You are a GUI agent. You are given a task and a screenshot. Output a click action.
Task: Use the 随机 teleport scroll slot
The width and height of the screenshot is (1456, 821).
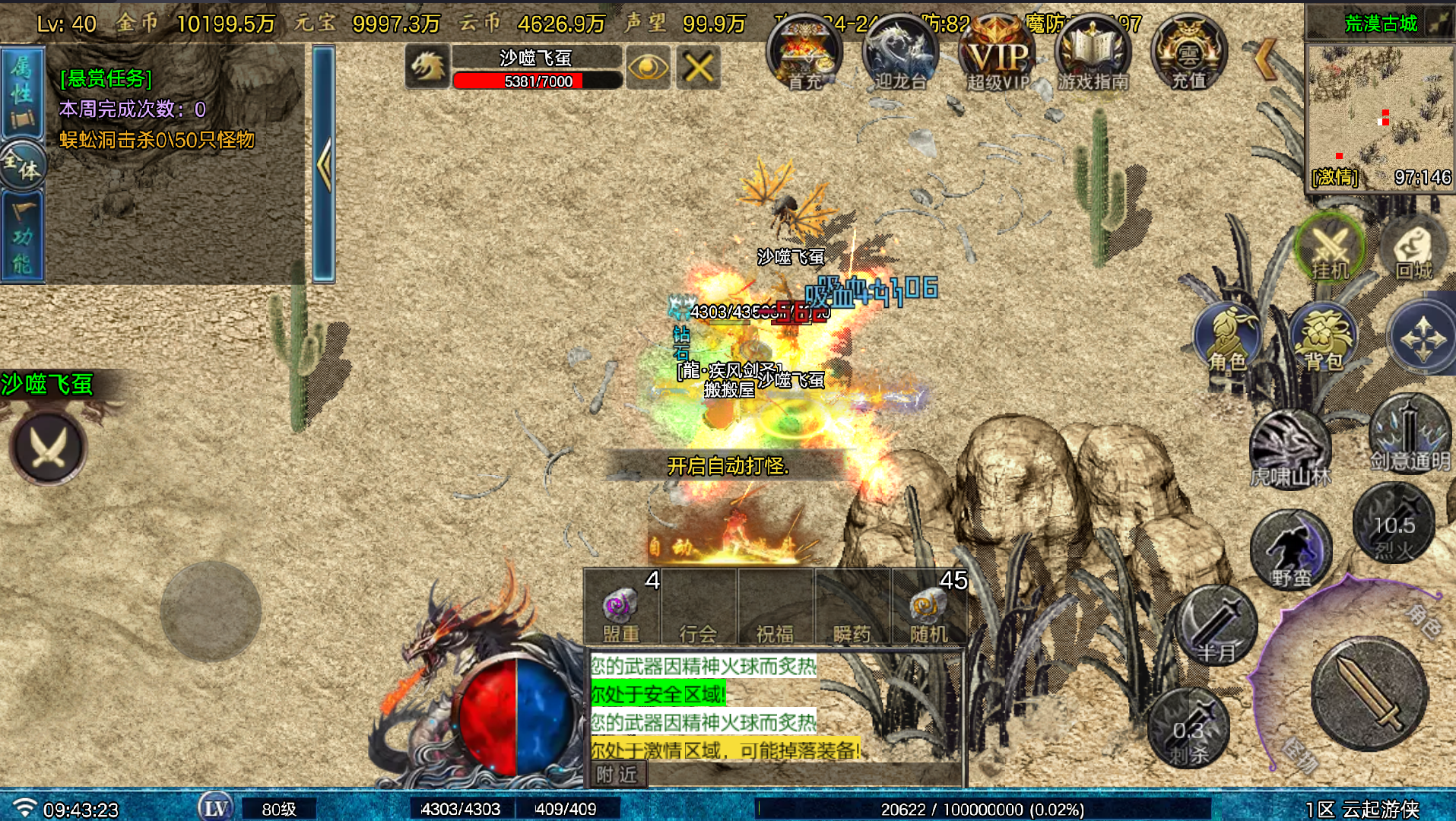coord(929,608)
